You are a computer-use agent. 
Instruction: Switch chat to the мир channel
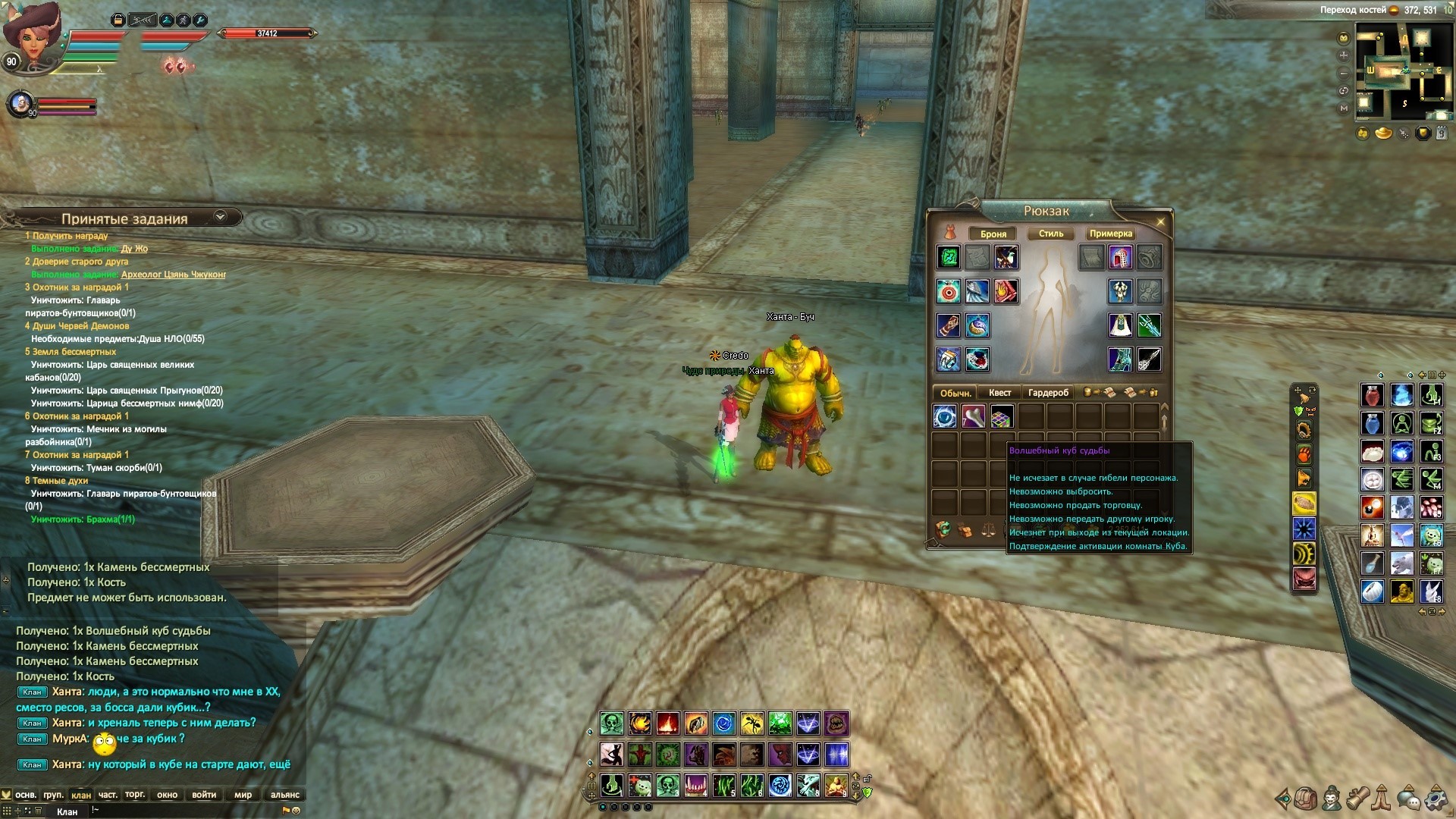click(x=243, y=795)
